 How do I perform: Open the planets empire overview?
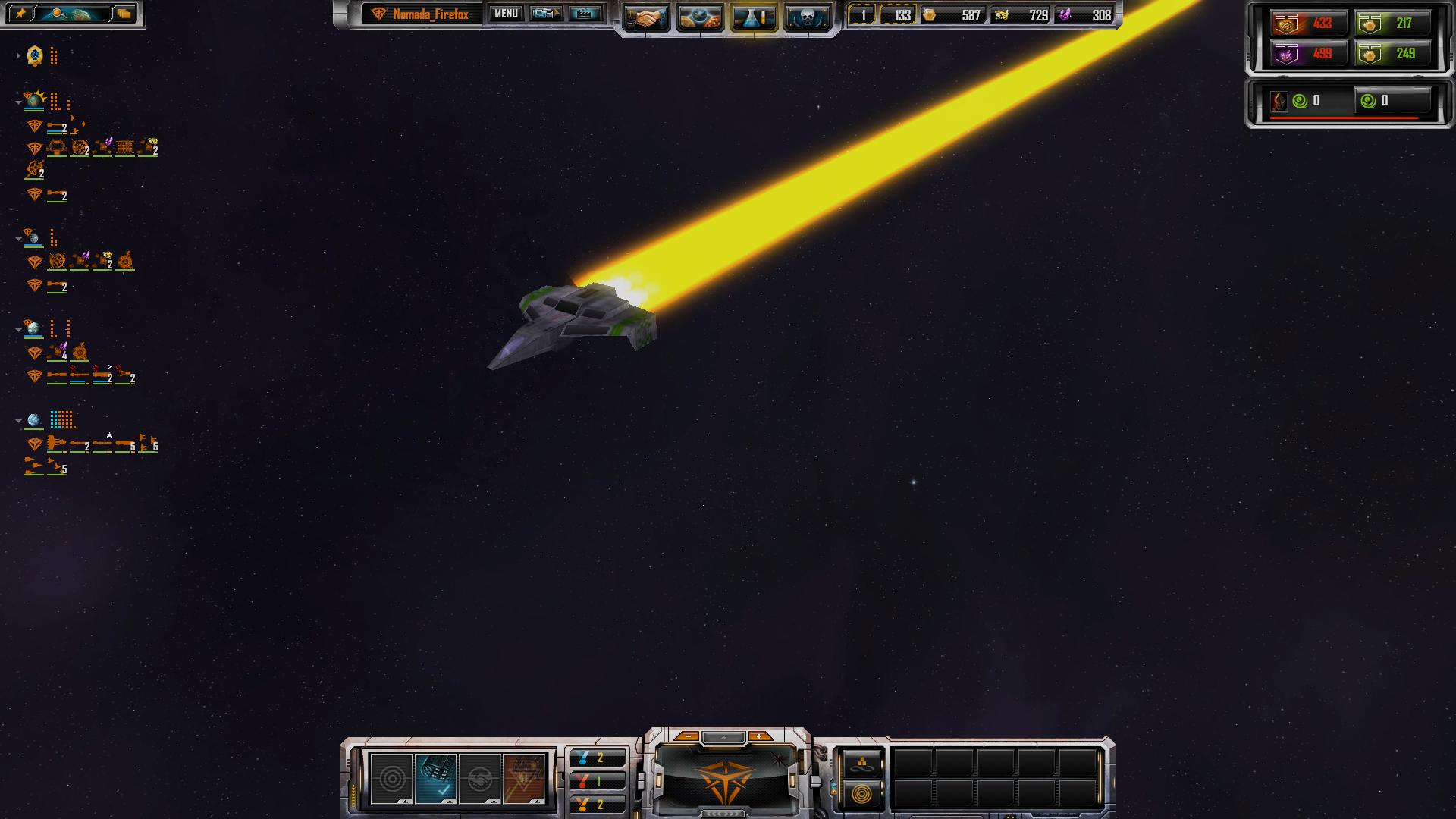coord(699,17)
